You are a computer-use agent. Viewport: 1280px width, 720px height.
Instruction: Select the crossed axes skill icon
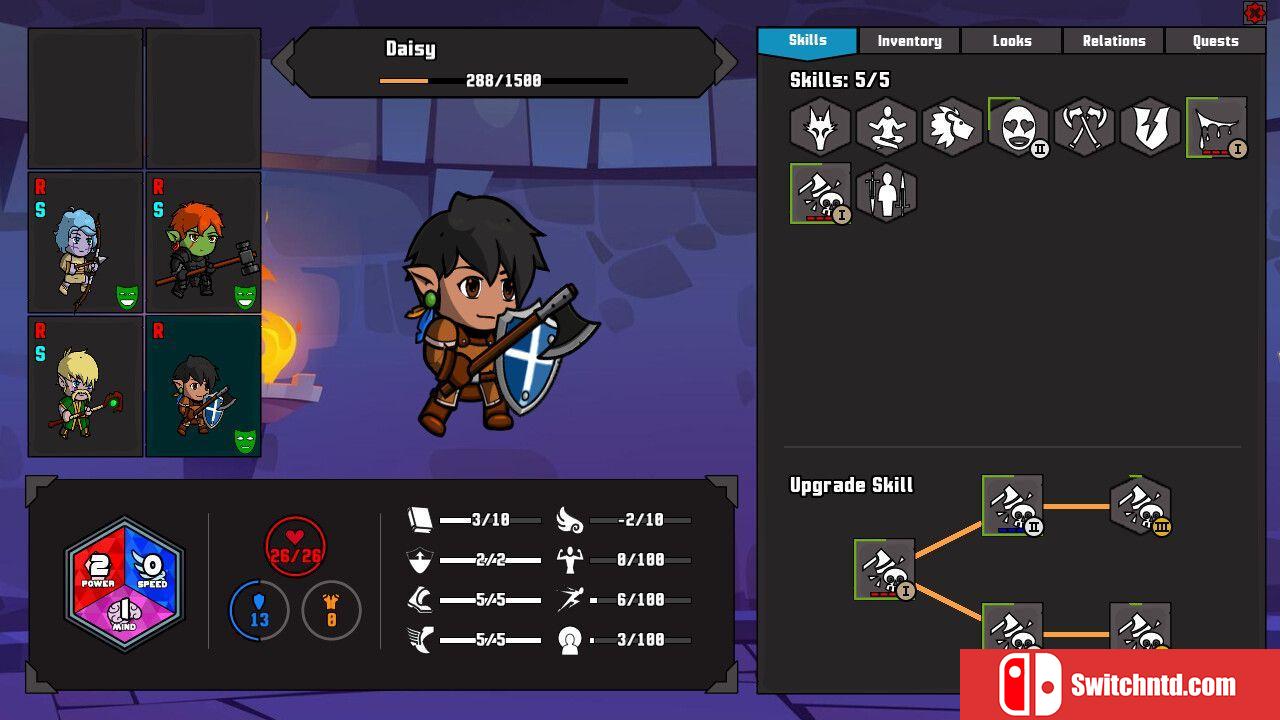tap(1084, 127)
